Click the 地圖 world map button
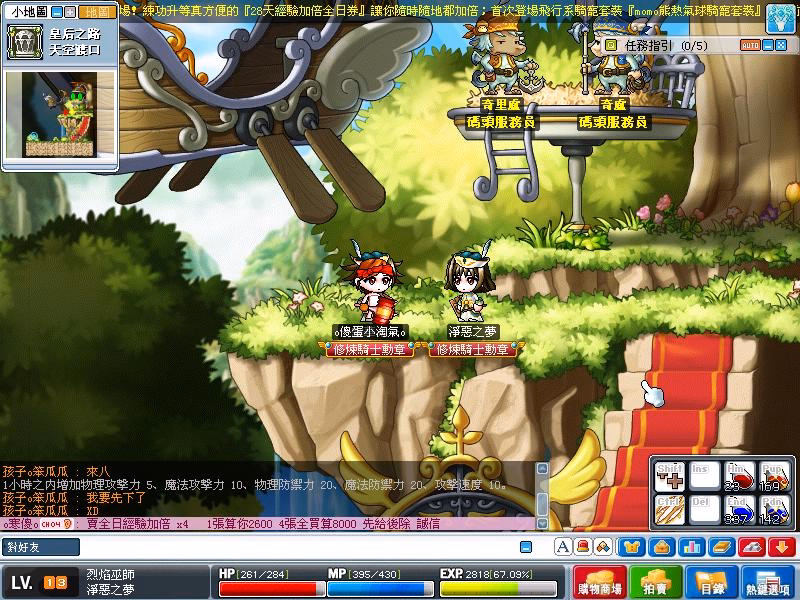 click(98, 13)
